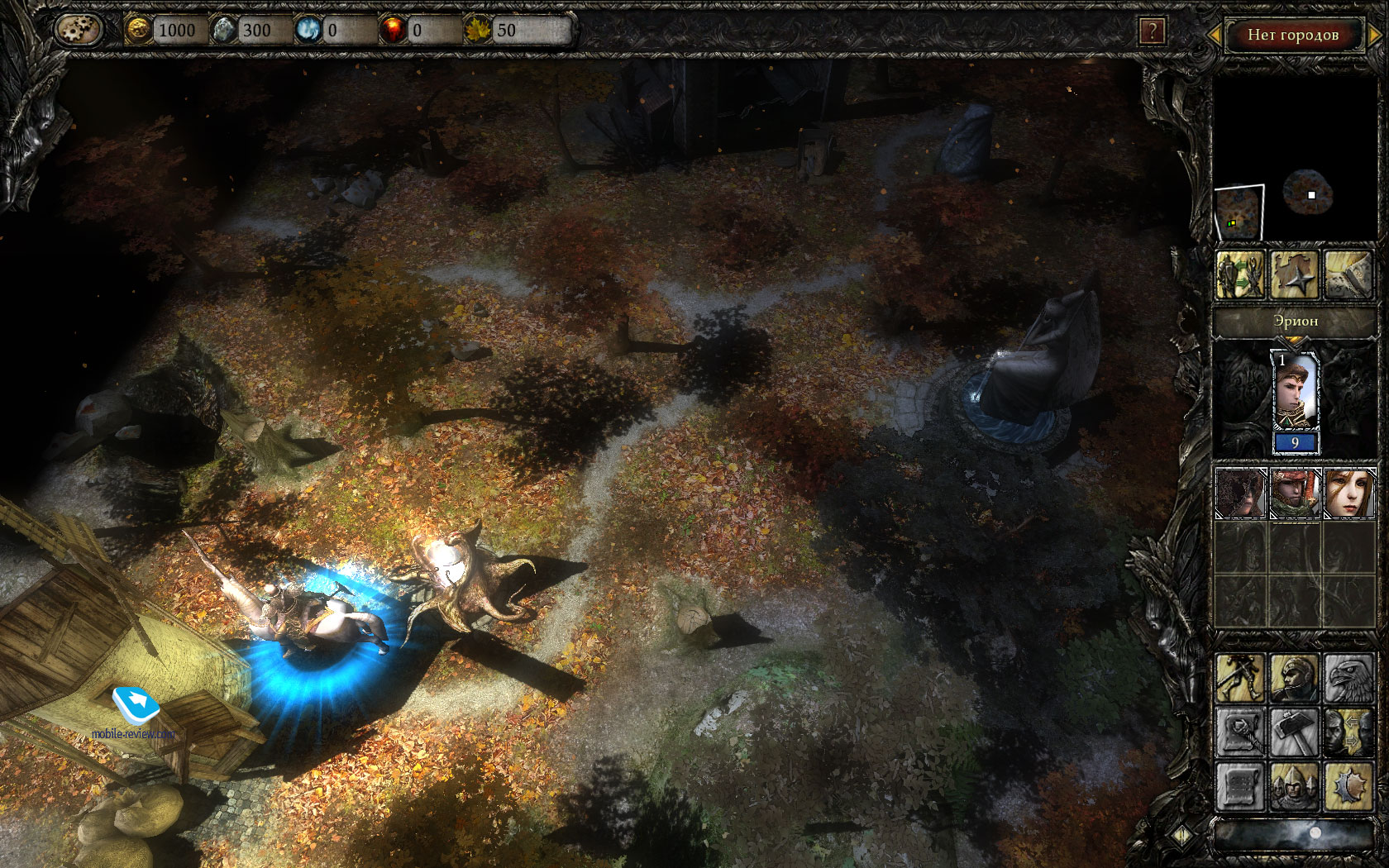Click the question mark help button

coord(1152,32)
